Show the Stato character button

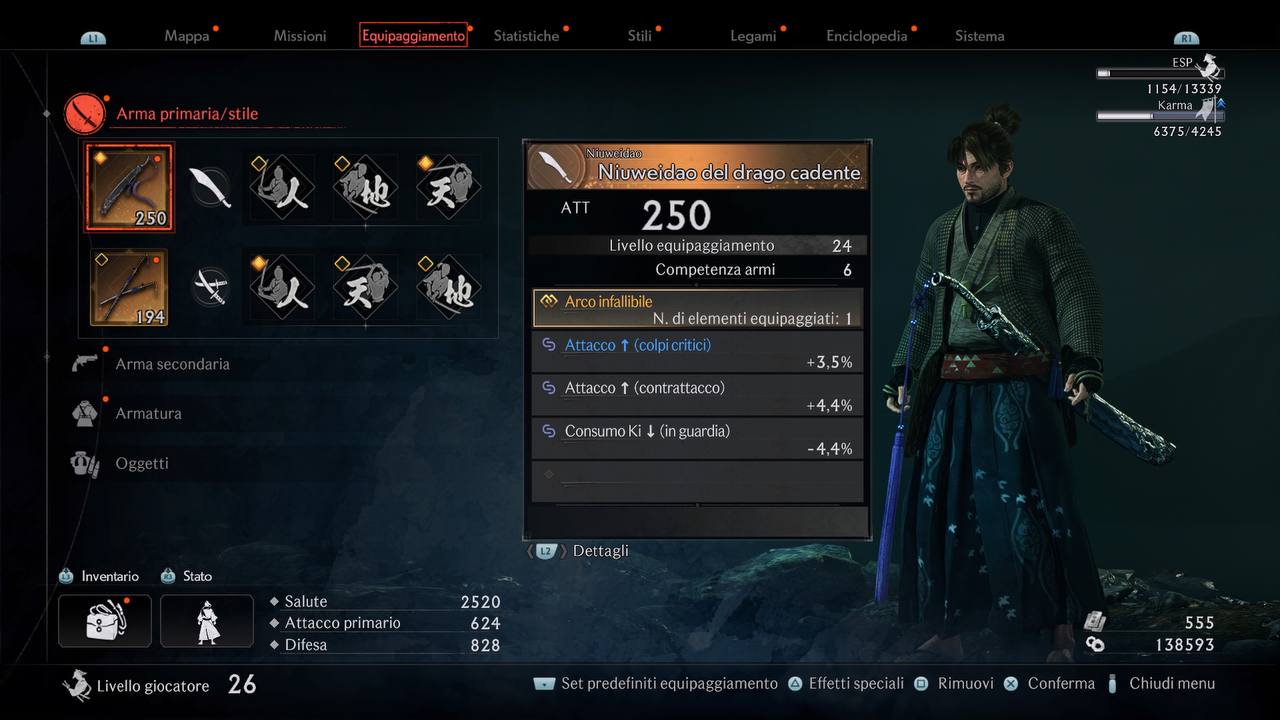pyautogui.click(x=207, y=620)
